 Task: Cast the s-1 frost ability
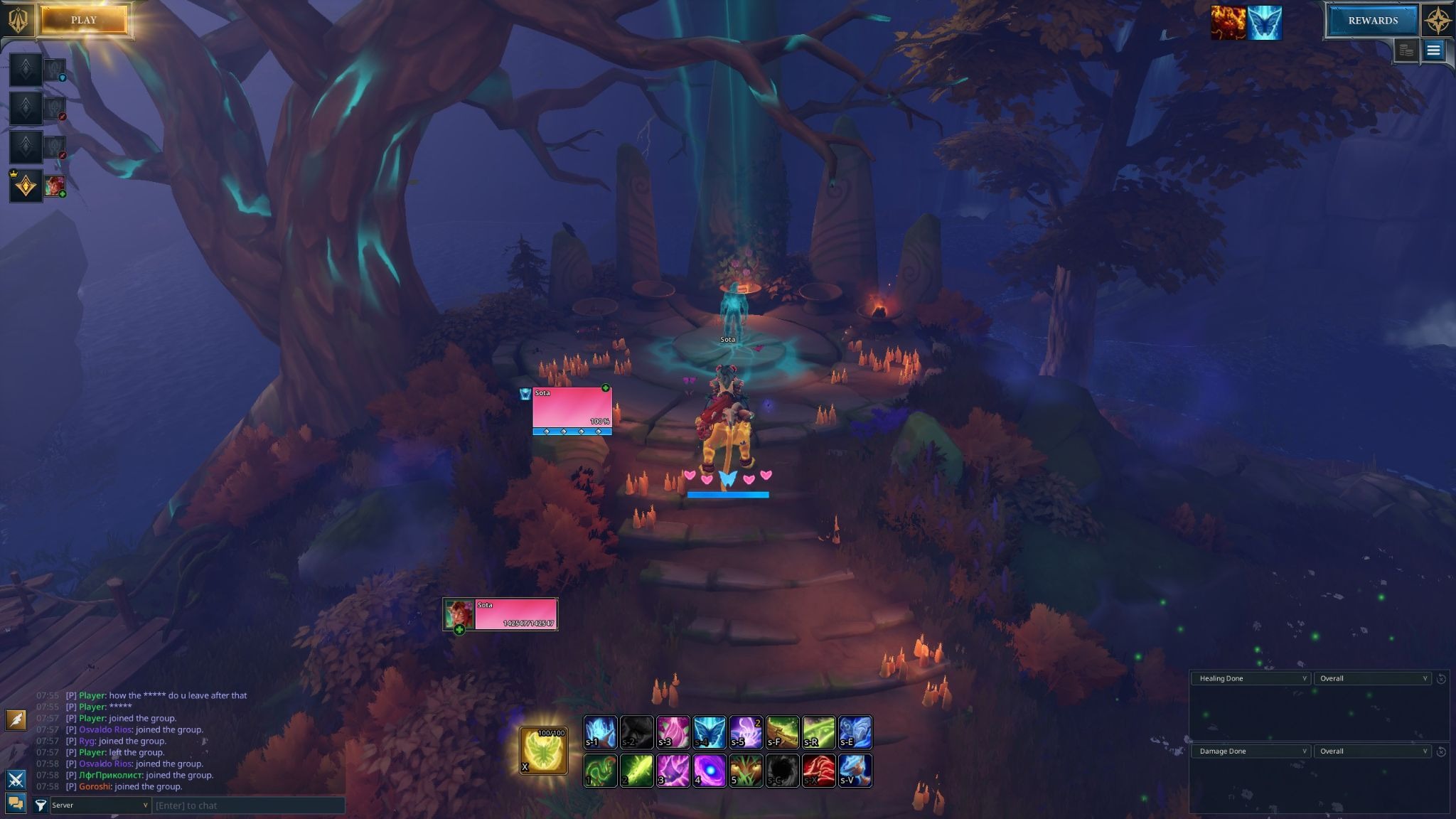tap(599, 732)
